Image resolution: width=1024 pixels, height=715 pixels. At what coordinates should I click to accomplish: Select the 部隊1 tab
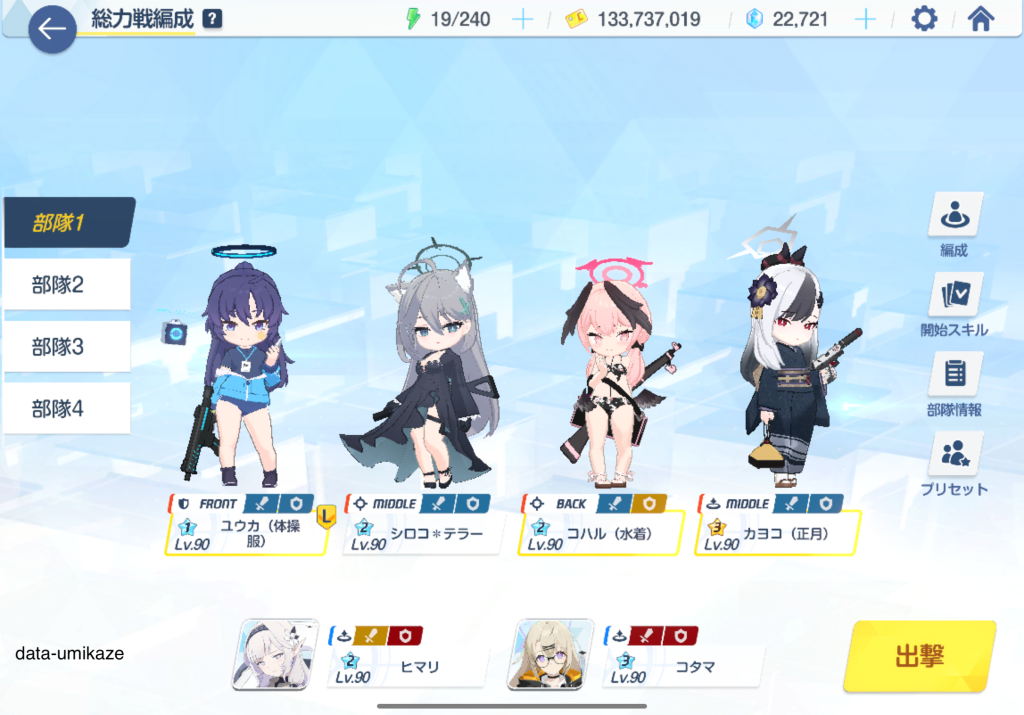[68, 223]
